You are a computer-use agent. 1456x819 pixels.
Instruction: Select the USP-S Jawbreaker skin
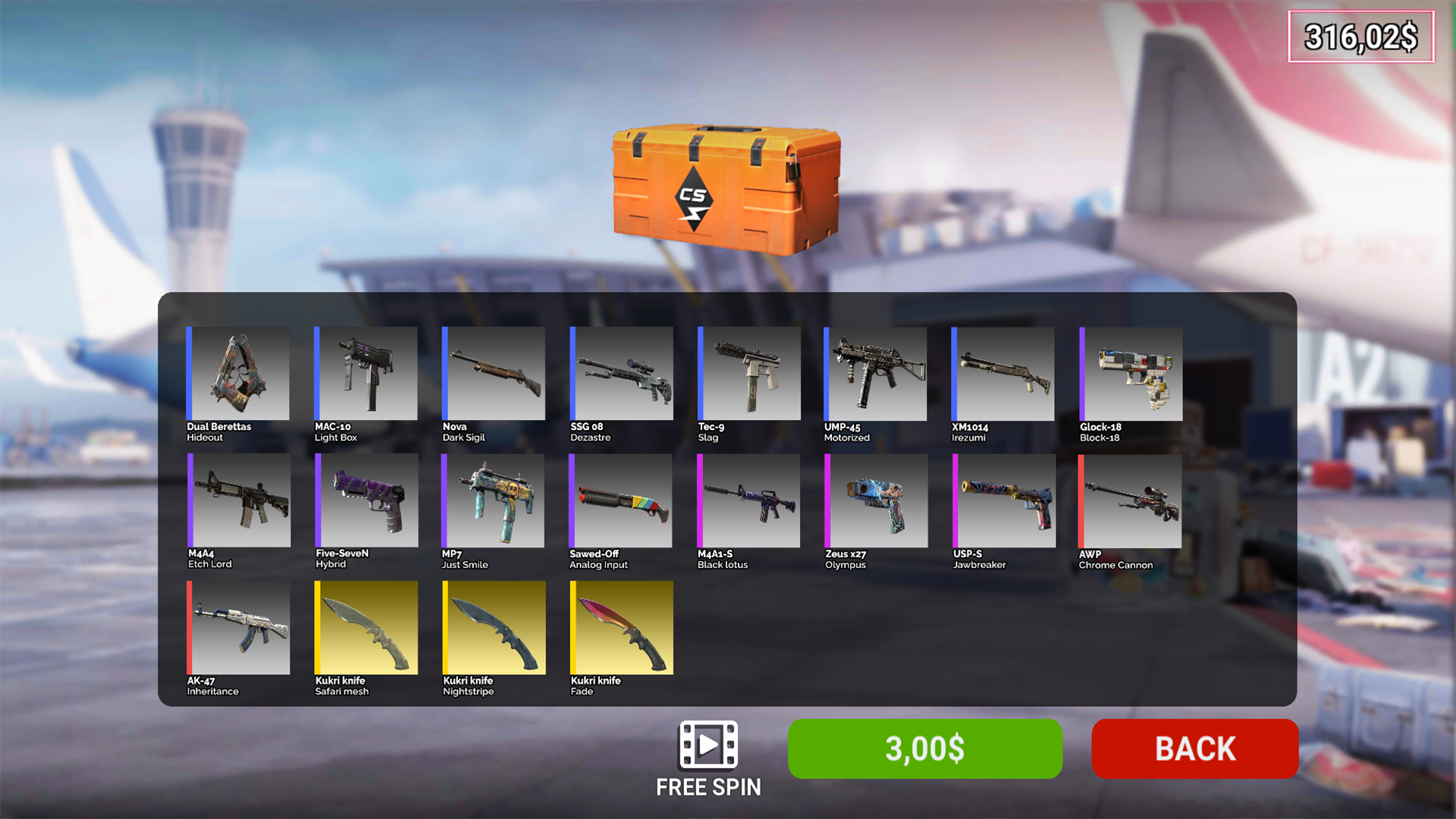pyautogui.click(x=1003, y=500)
